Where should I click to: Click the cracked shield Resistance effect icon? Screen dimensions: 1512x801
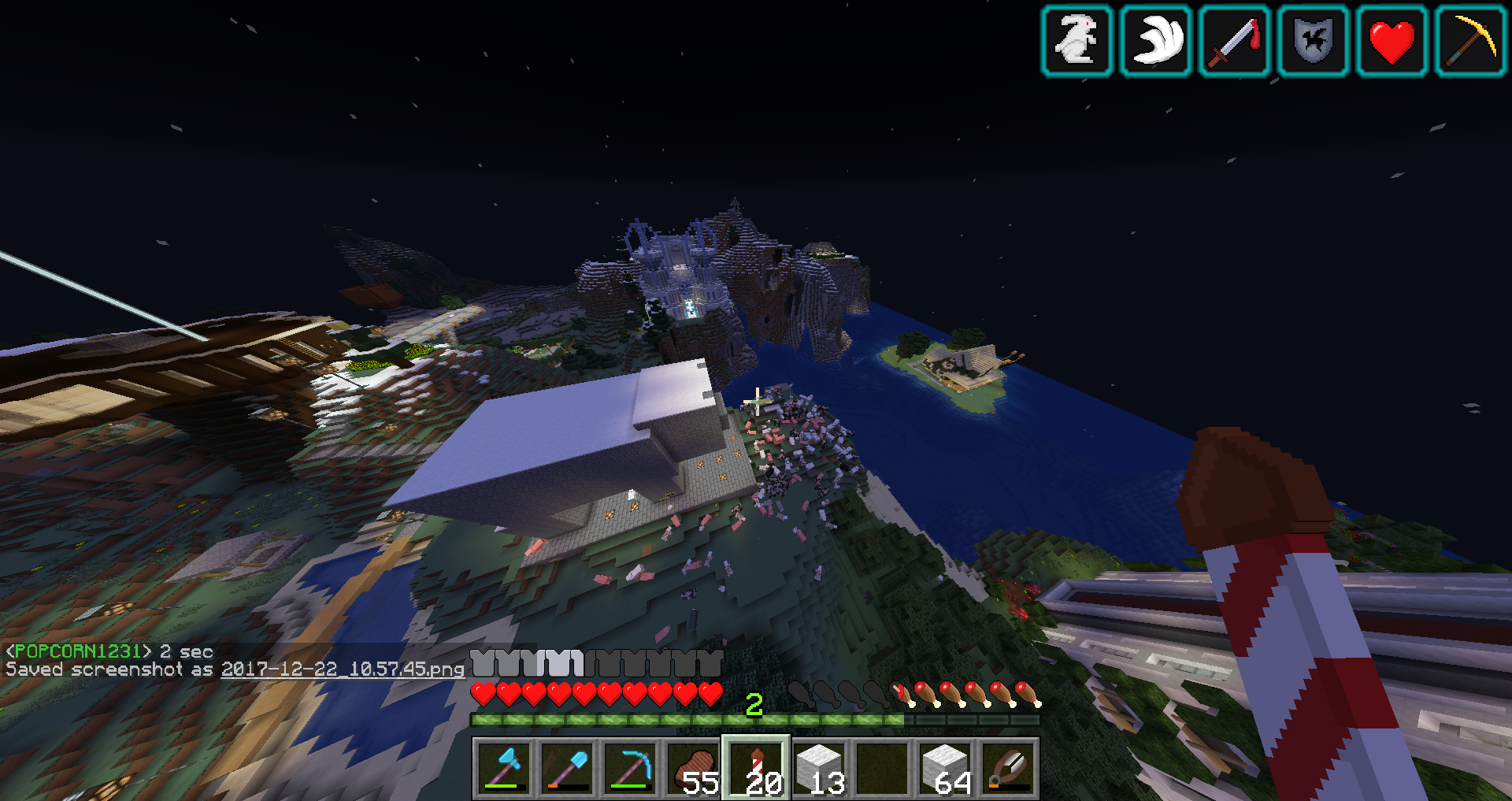[1313, 41]
